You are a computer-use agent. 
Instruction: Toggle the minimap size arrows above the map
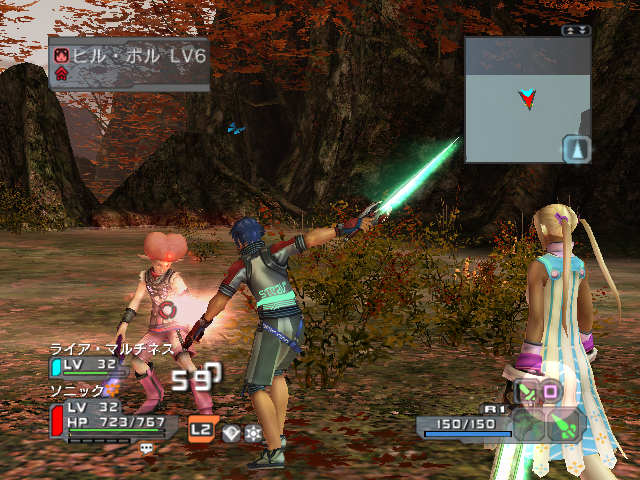pos(577,31)
